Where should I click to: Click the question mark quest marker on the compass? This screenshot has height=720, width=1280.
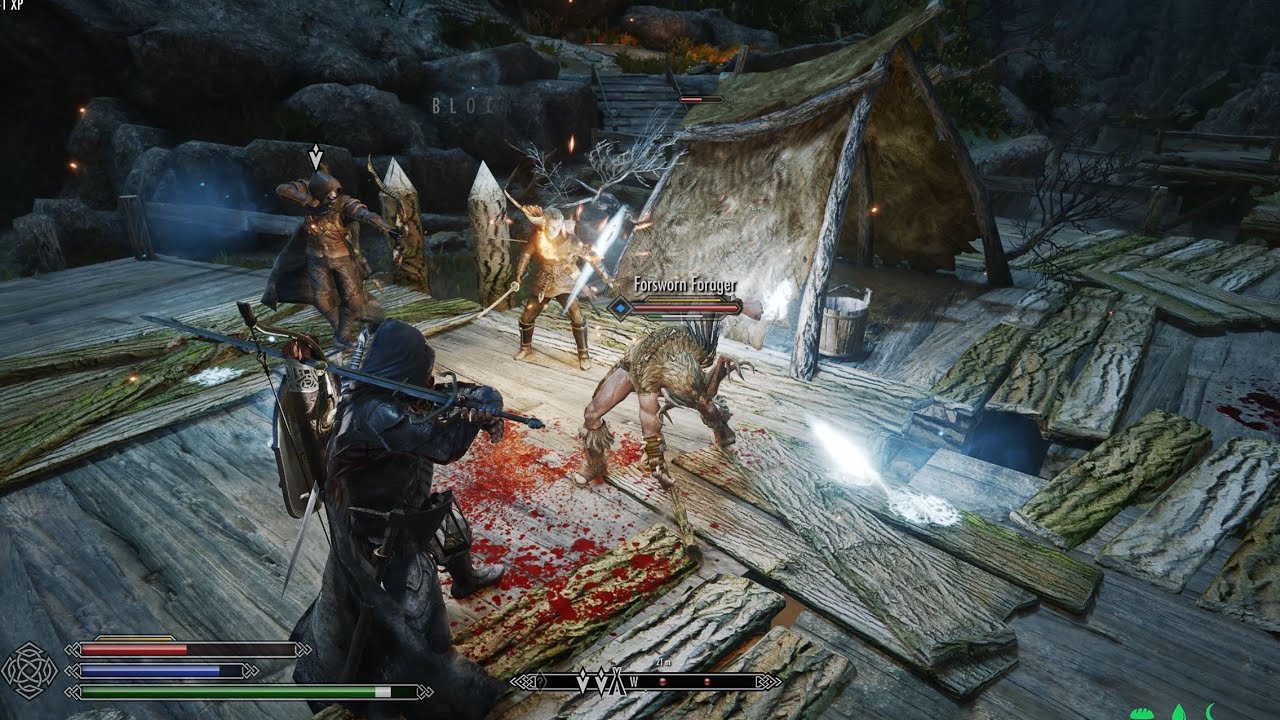pyautogui.click(x=541, y=681)
